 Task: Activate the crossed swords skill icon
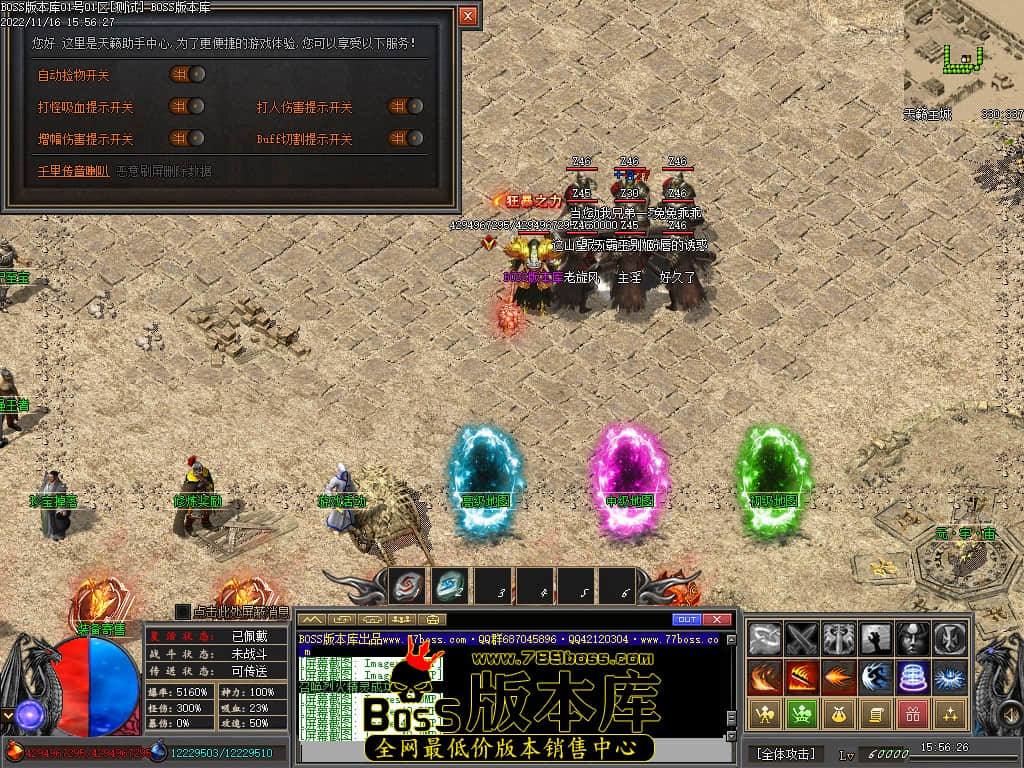point(802,638)
